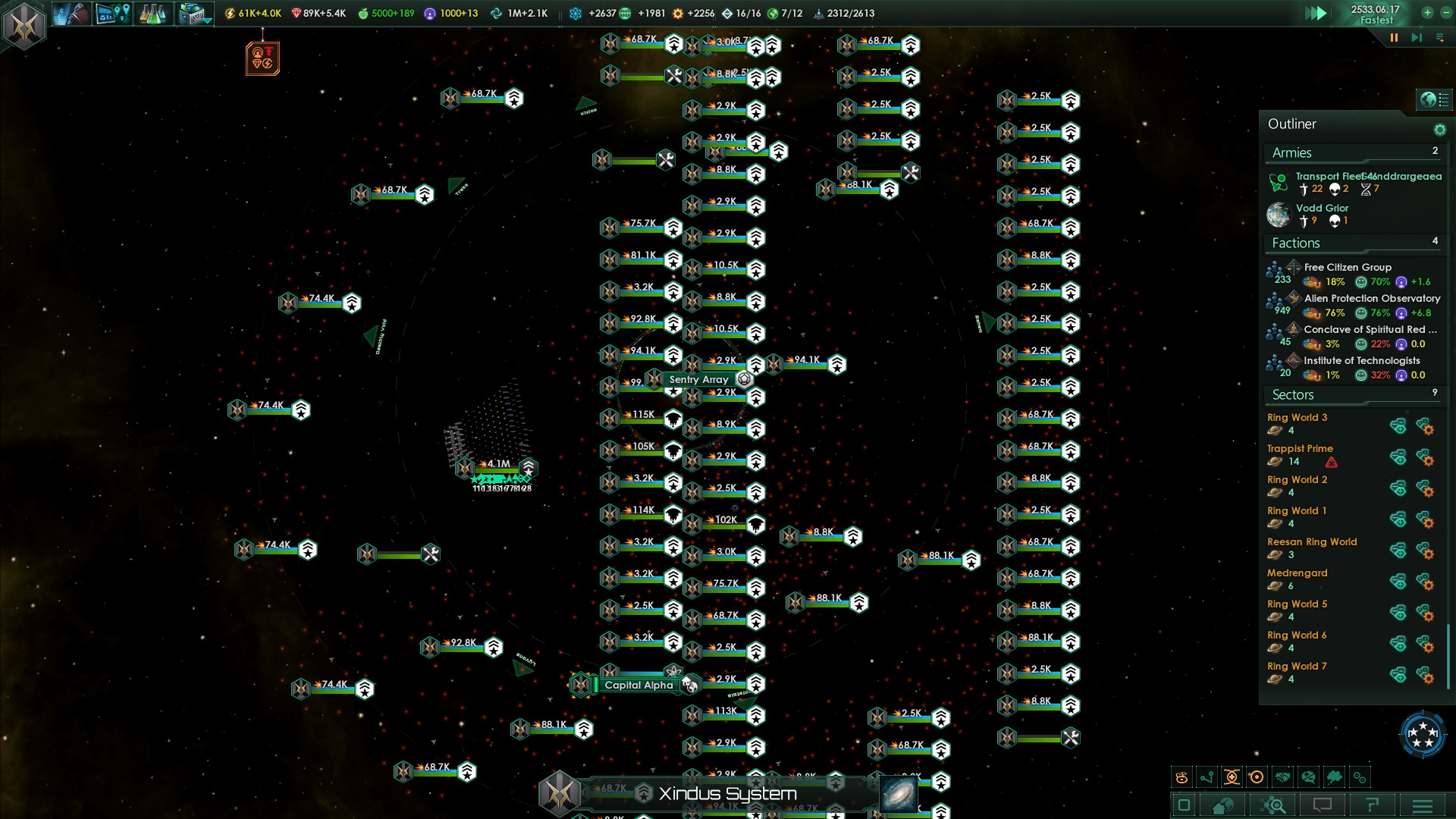Click the home-system button with the house icon

(1222, 804)
